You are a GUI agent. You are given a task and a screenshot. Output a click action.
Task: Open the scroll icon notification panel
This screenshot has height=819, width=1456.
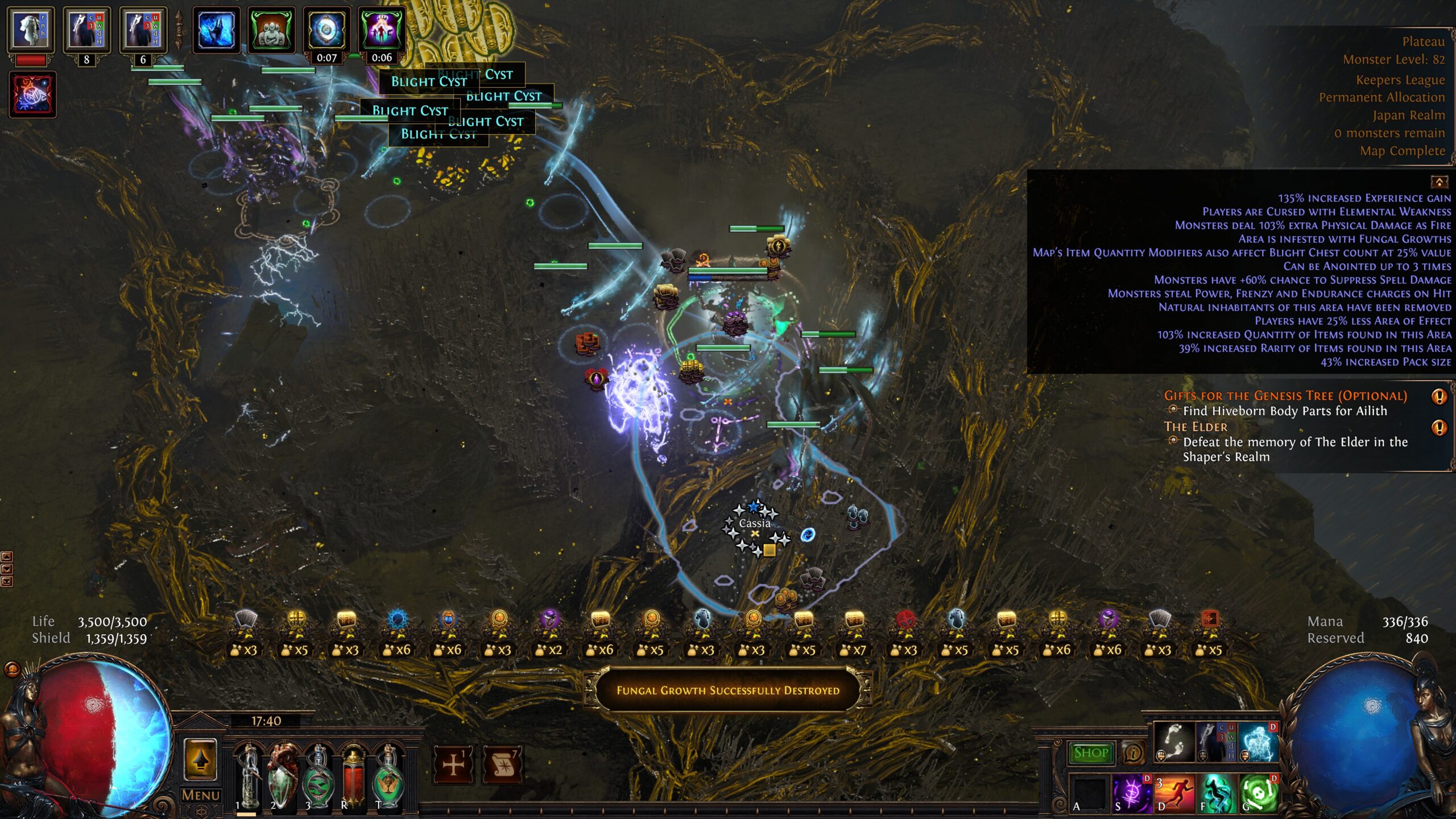pyautogui.click(x=503, y=764)
